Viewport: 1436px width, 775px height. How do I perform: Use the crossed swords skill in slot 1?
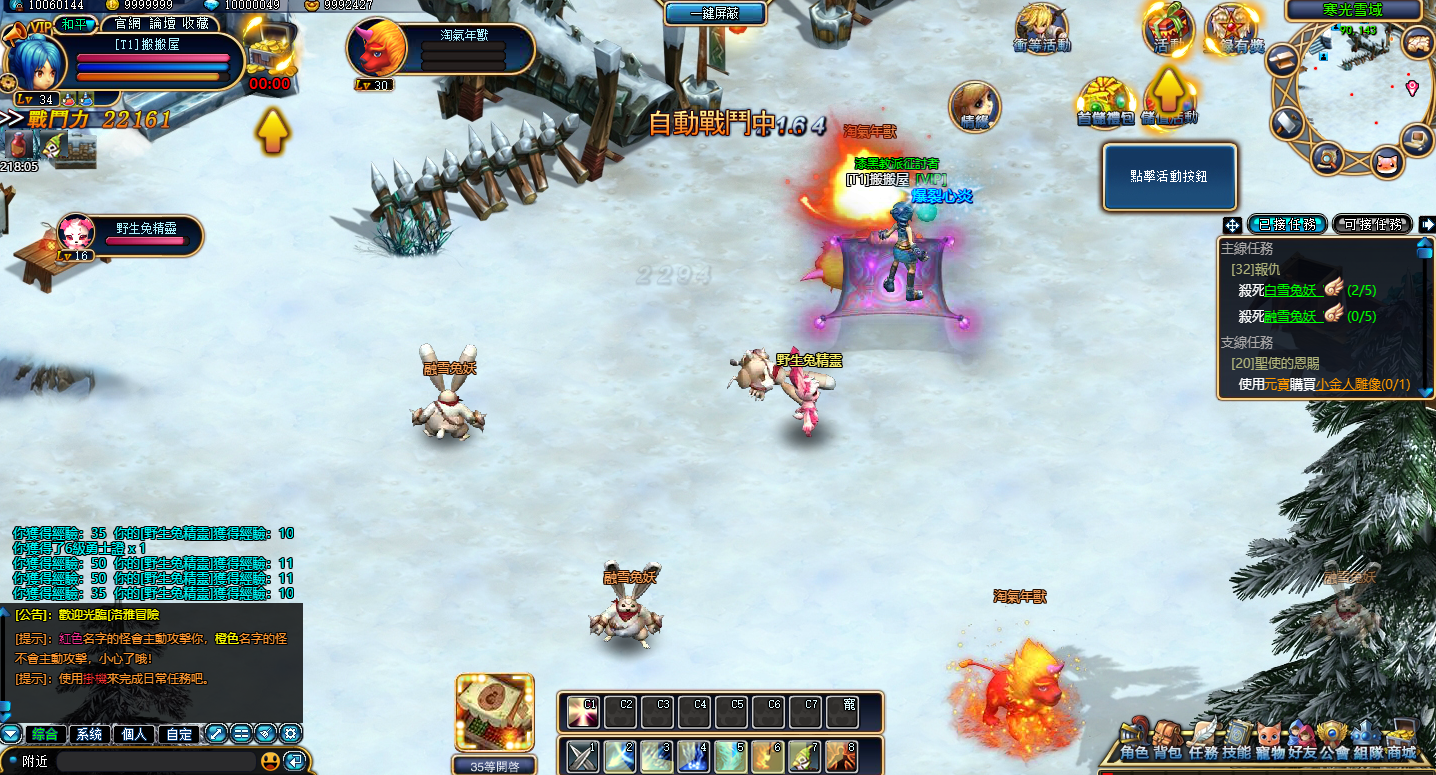[583, 756]
